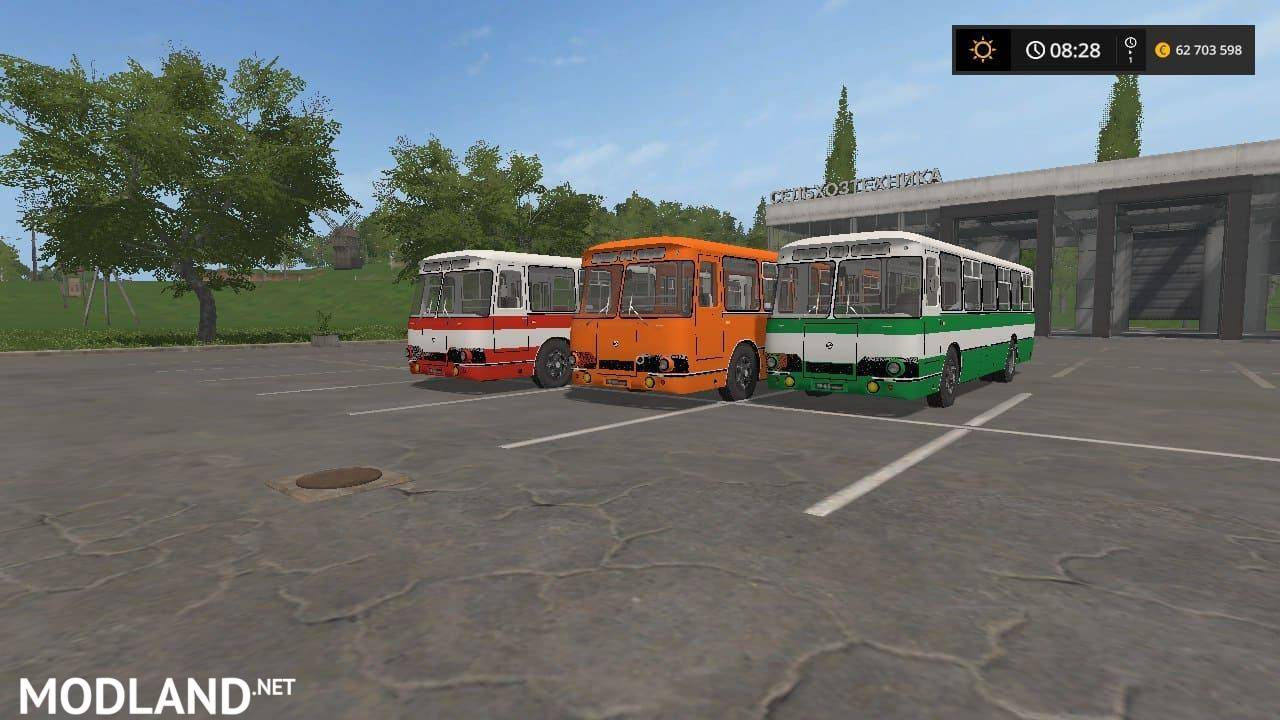This screenshot has width=1280, height=720.
Task: Open the money balance showing 62 703 598
Action: pyautogui.click(x=1208, y=50)
